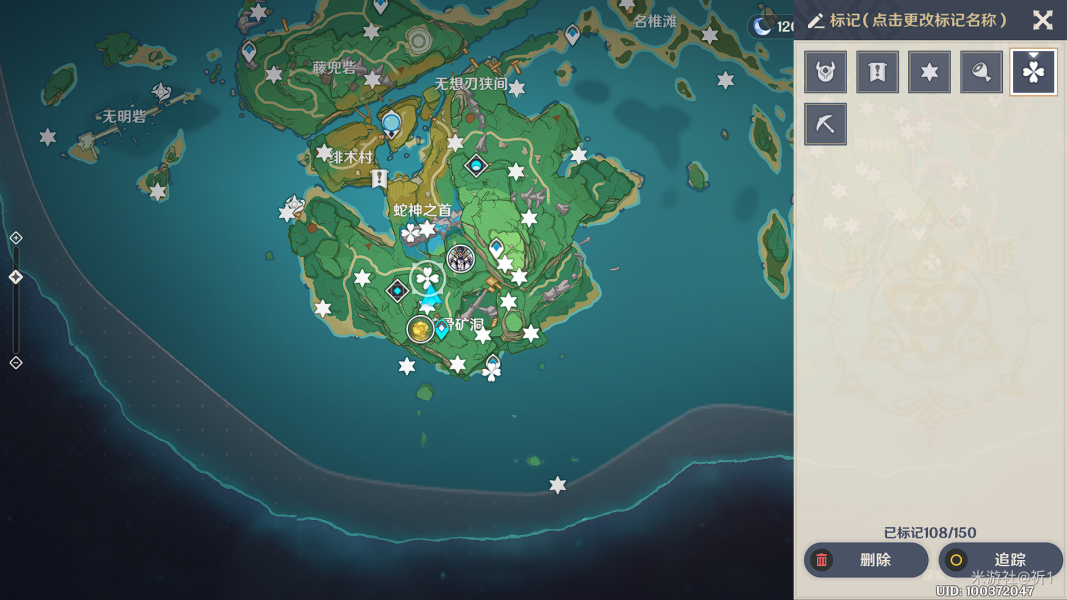Image resolution: width=1067 pixels, height=600 pixels.
Task: Edit the marker name field
Action: 918,21
